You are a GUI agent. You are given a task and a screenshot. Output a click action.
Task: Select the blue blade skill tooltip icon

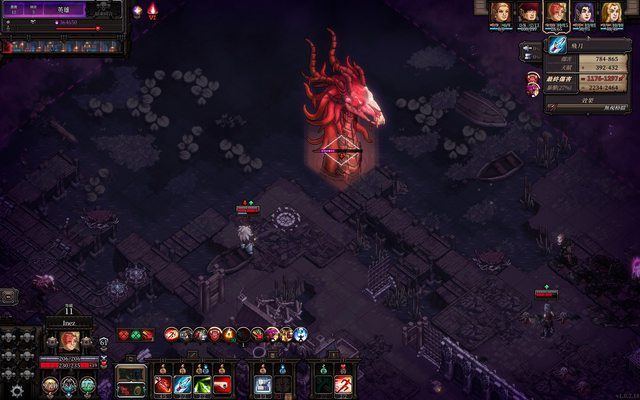click(528, 48)
